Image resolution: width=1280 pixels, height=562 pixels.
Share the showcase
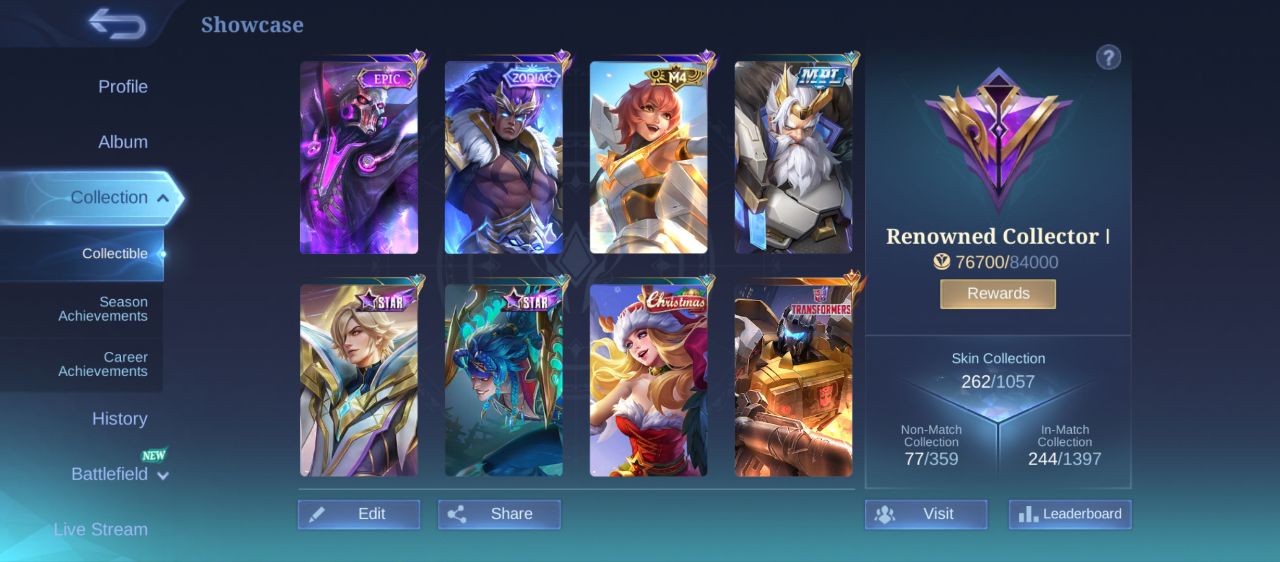tap(499, 514)
